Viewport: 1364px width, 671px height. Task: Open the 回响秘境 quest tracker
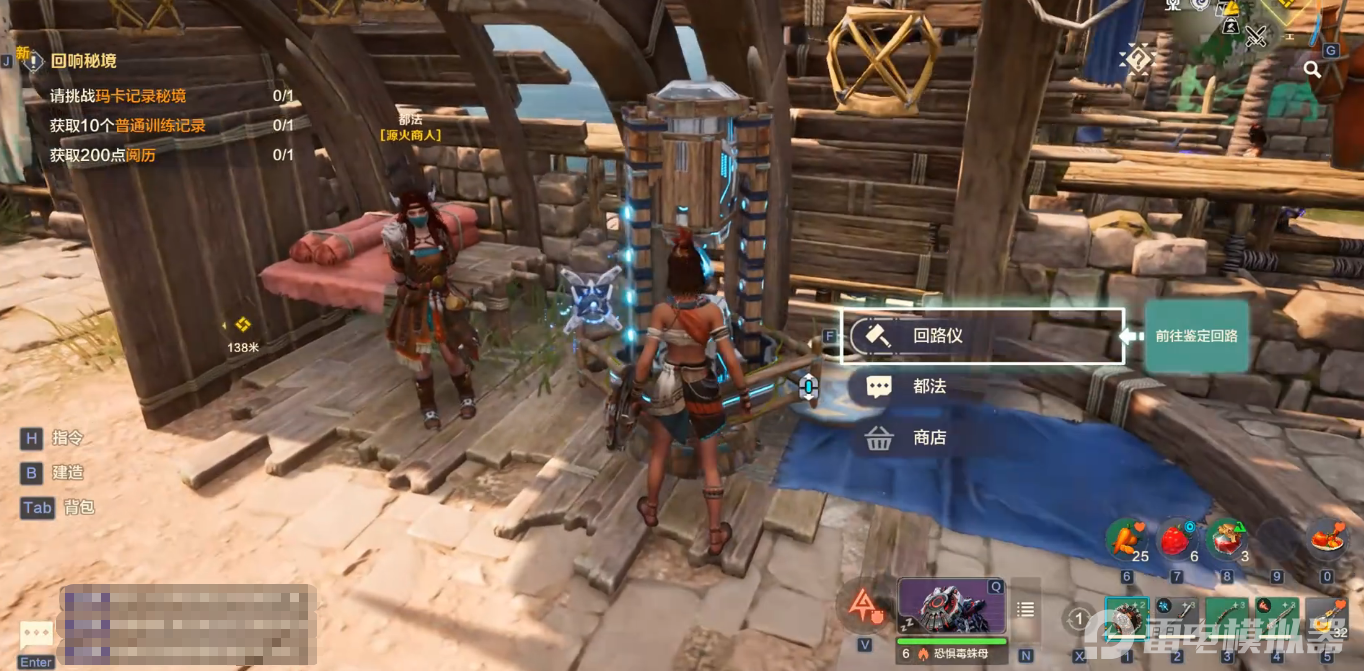click(83, 61)
